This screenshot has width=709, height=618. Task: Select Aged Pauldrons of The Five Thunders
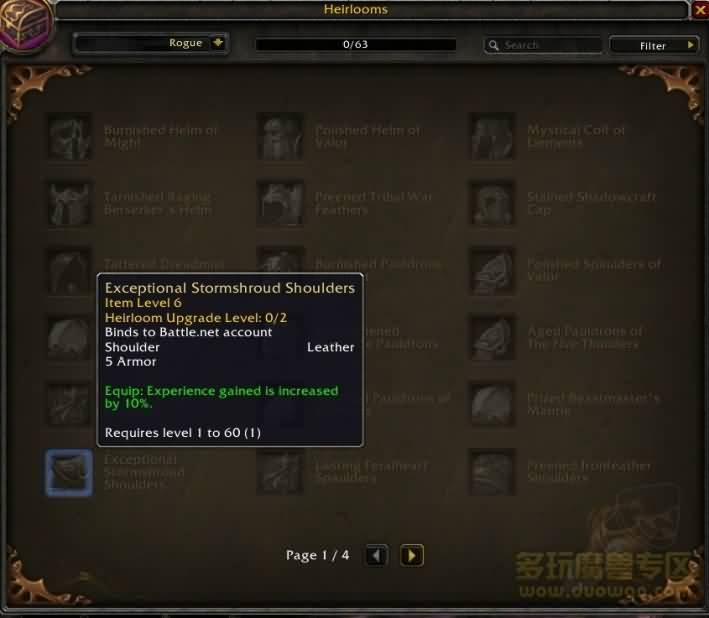(493, 338)
